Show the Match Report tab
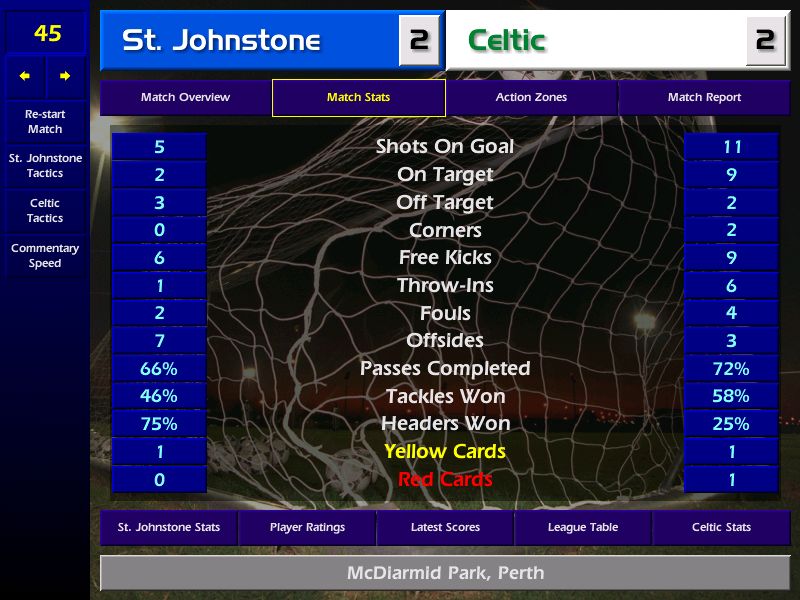Screen dimensions: 800x600 (x=704, y=98)
